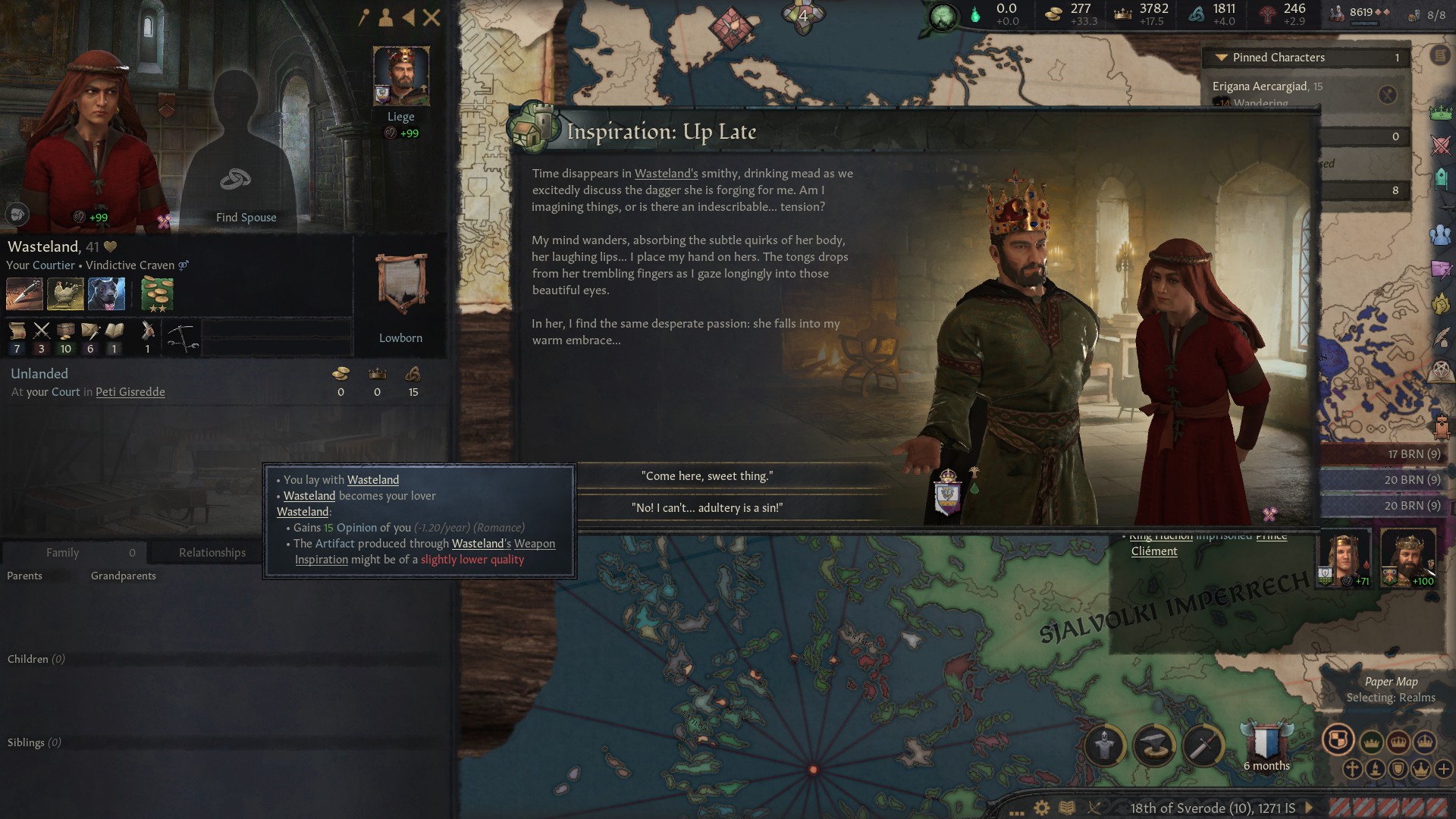Select the sword map mode button
1456x819 pixels.
[x=1203, y=746]
